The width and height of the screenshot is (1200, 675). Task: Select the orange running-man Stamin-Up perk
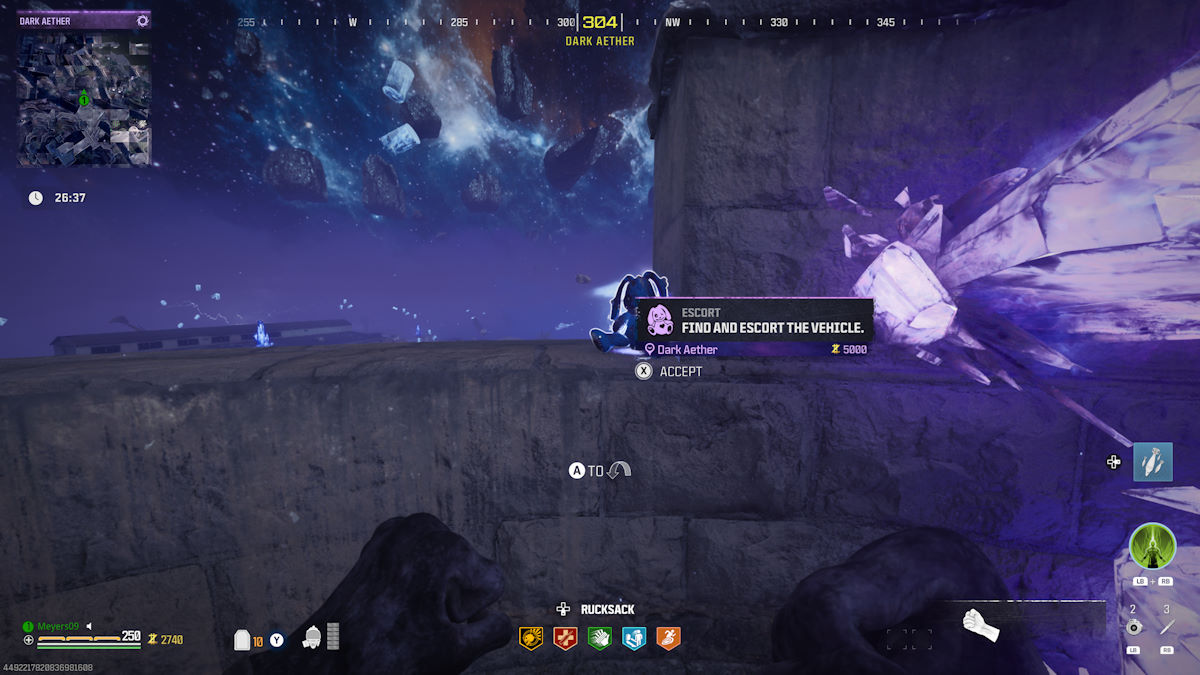tap(668, 637)
